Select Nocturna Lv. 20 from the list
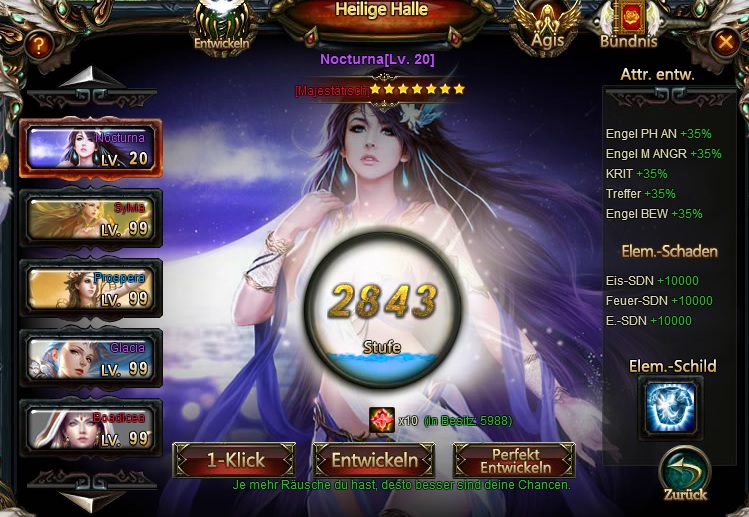 [90, 148]
